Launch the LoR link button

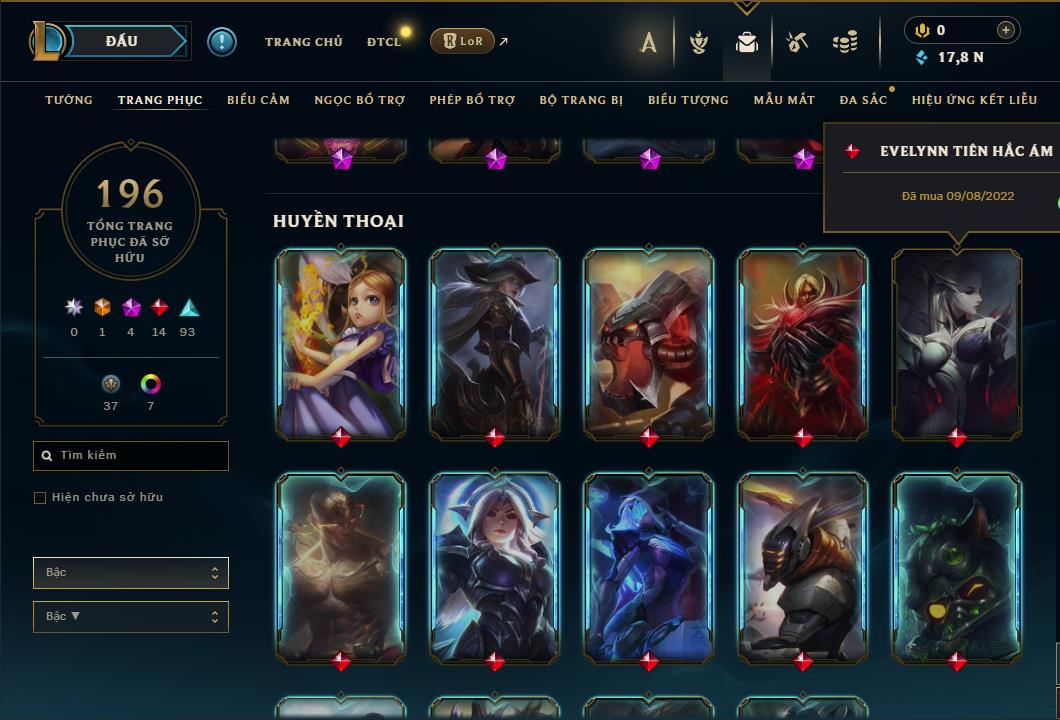tap(462, 42)
